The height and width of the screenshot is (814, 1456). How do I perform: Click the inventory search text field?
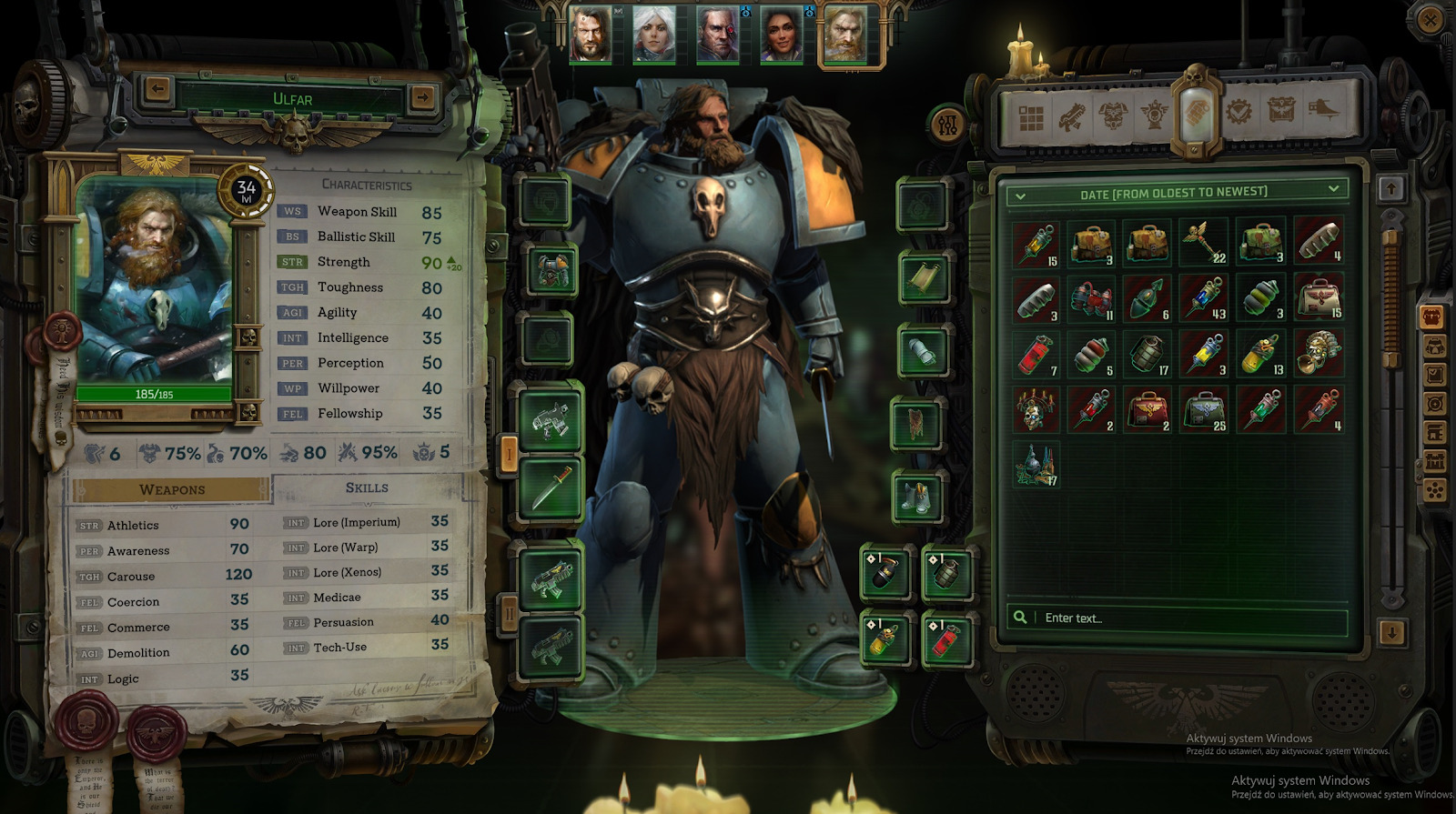[1183, 618]
